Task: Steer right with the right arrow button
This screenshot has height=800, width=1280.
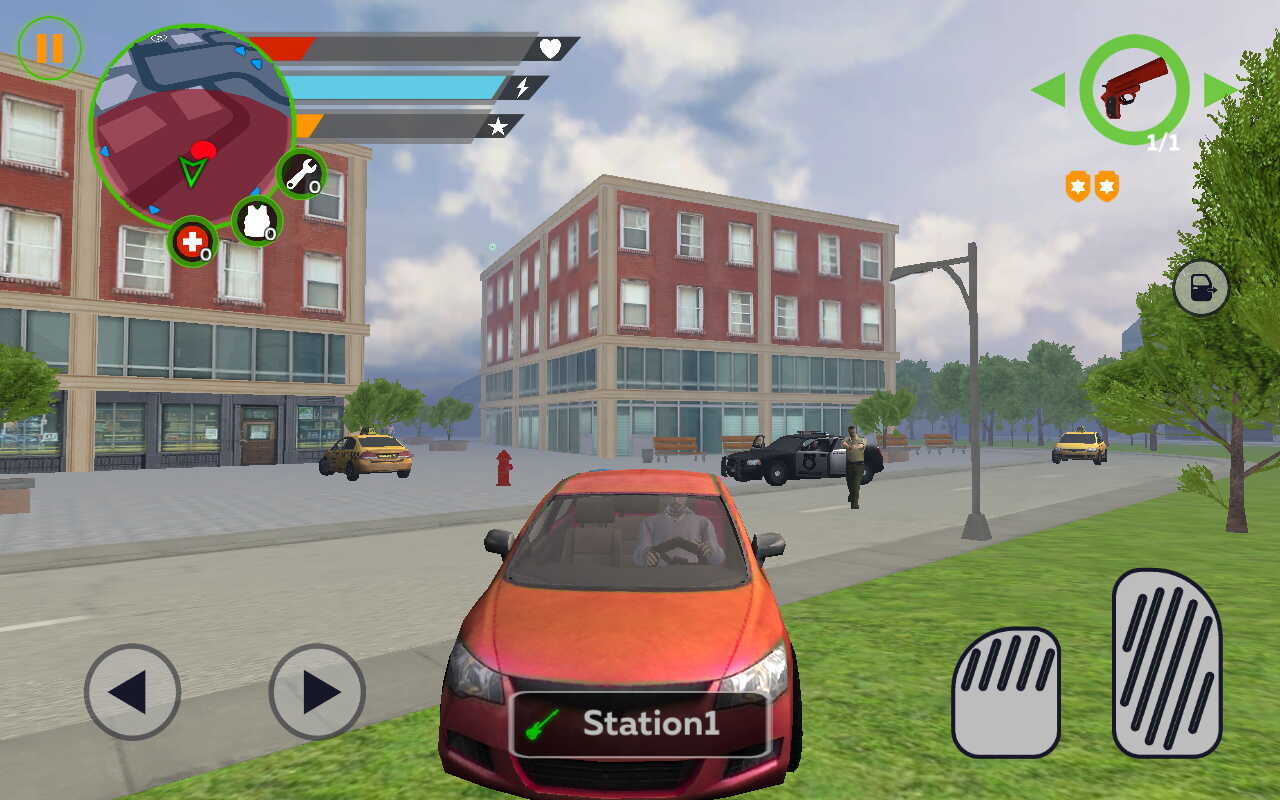Action: click(x=317, y=691)
